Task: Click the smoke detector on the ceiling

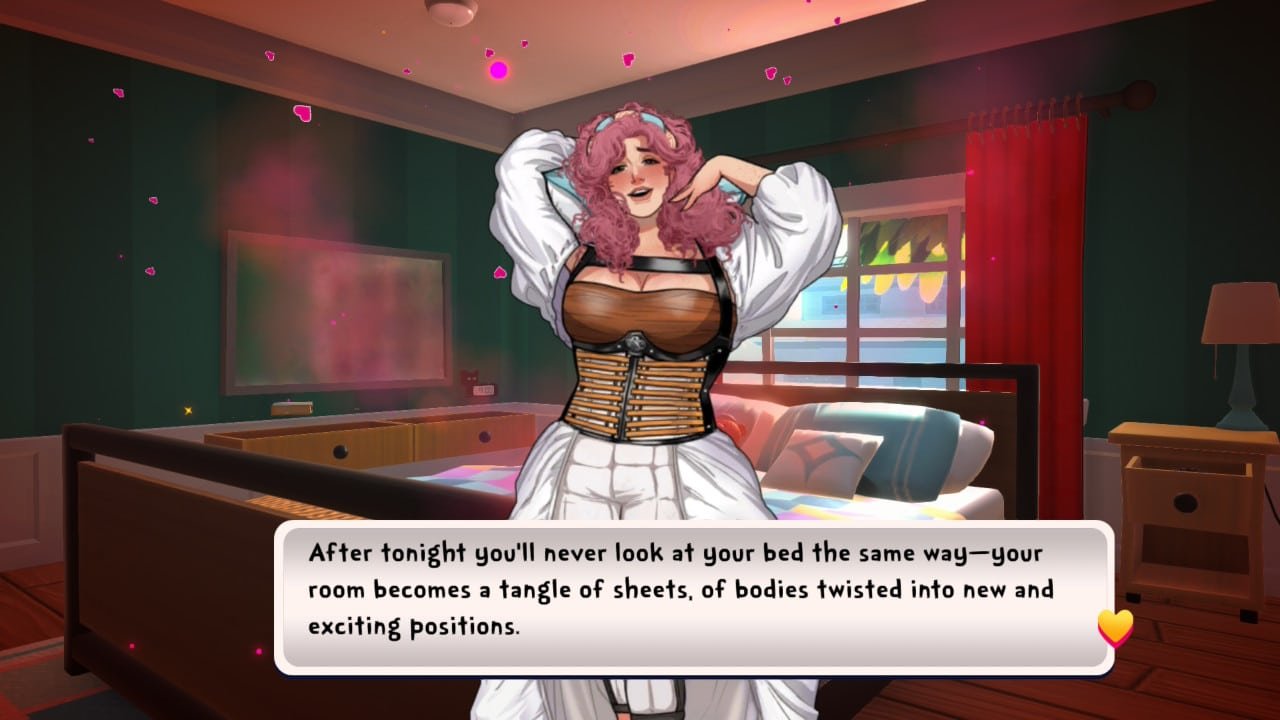Action: pos(452,12)
